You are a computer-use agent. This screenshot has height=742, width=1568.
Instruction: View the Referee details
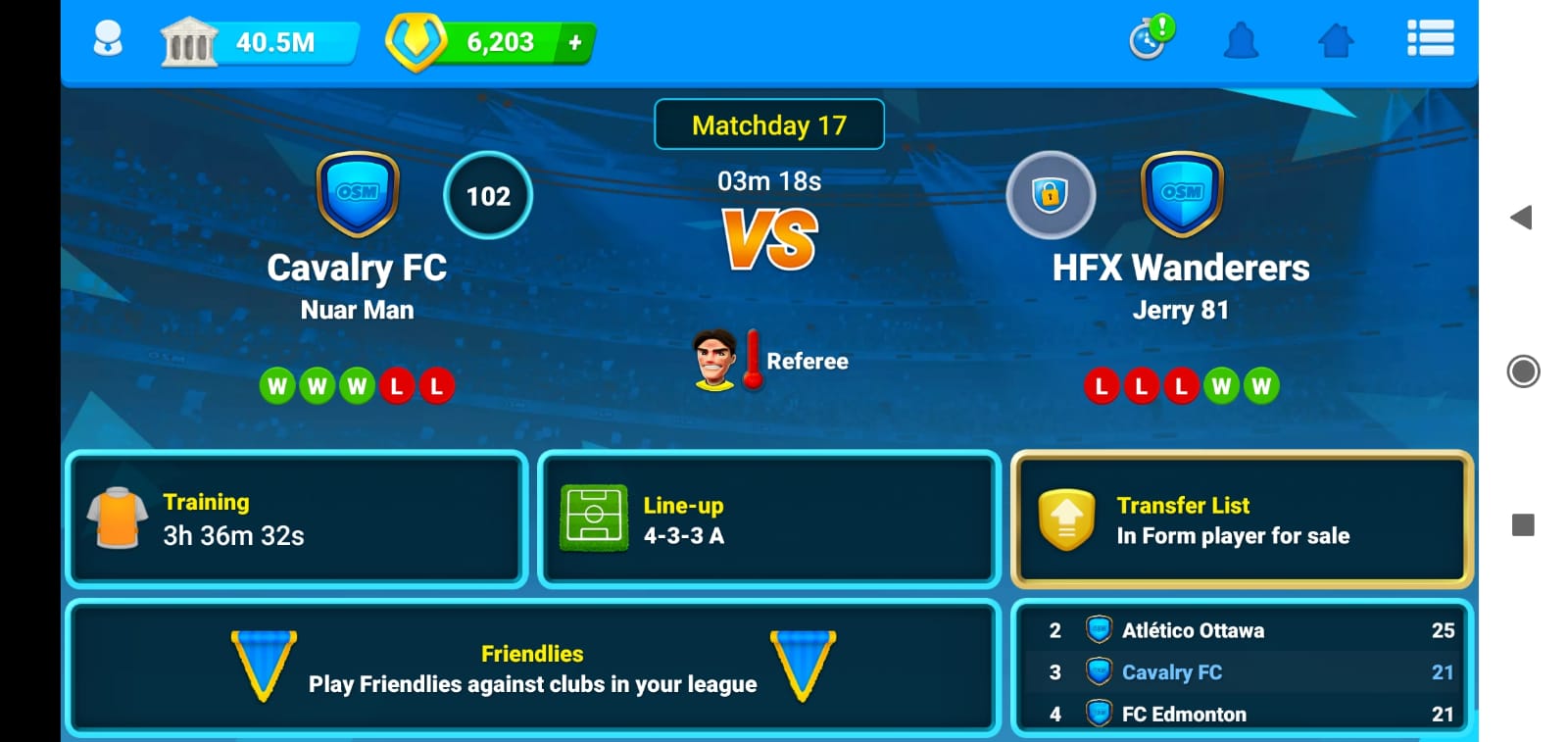coord(770,361)
